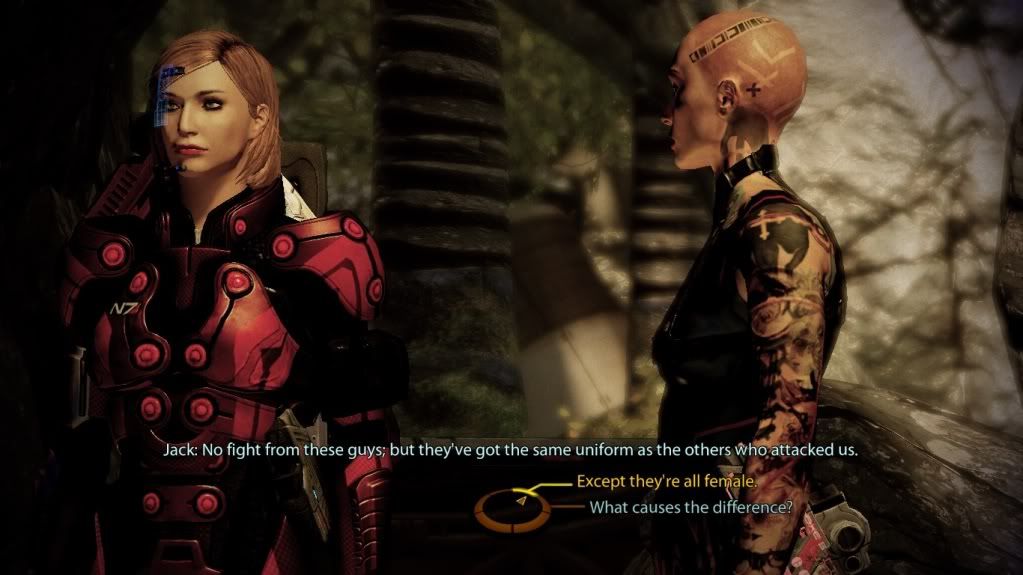Choose the "Except they're all female." reply
Image resolution: width=1023 pixels, height=575 pixels.
[x=666, y=482]
